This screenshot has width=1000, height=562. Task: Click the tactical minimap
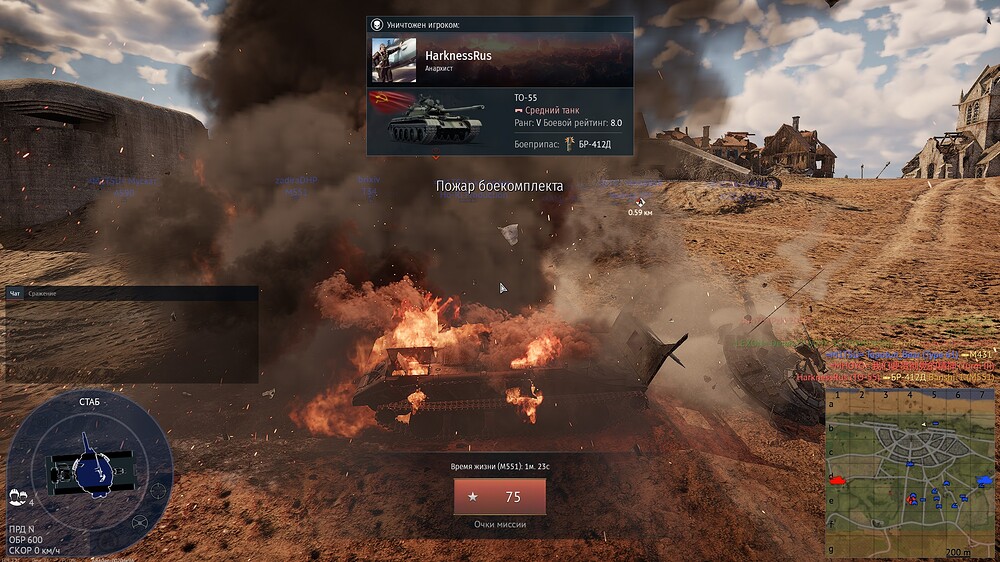[910, 473]
